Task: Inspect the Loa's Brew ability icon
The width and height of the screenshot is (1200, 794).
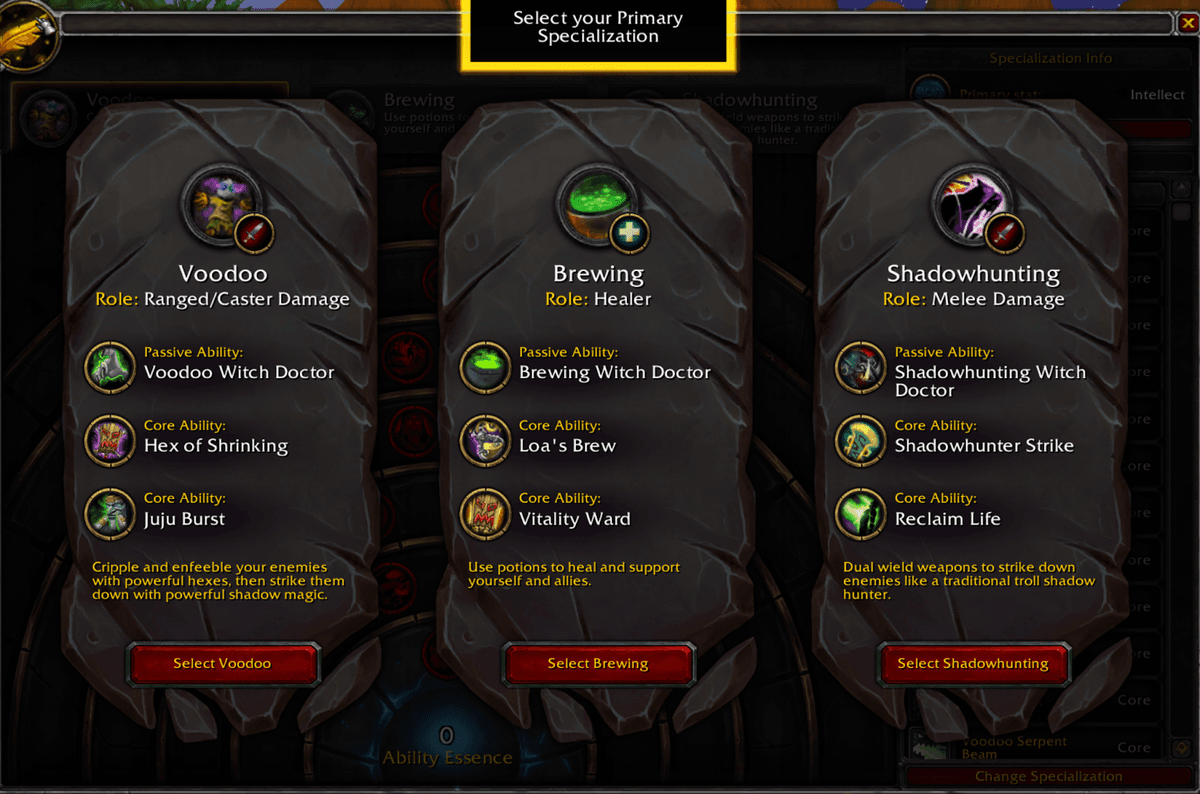Action: click(x=485, y=440)
